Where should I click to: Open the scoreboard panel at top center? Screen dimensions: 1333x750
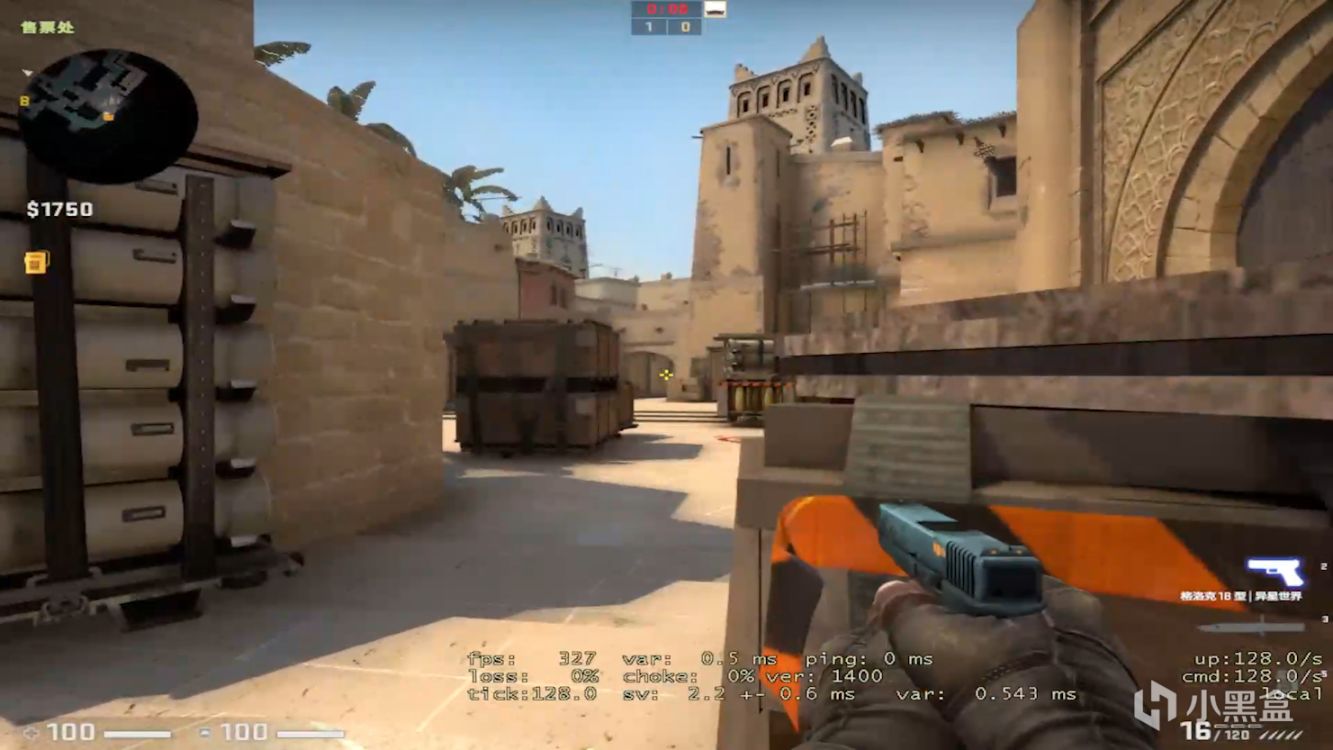coord(666,17)
